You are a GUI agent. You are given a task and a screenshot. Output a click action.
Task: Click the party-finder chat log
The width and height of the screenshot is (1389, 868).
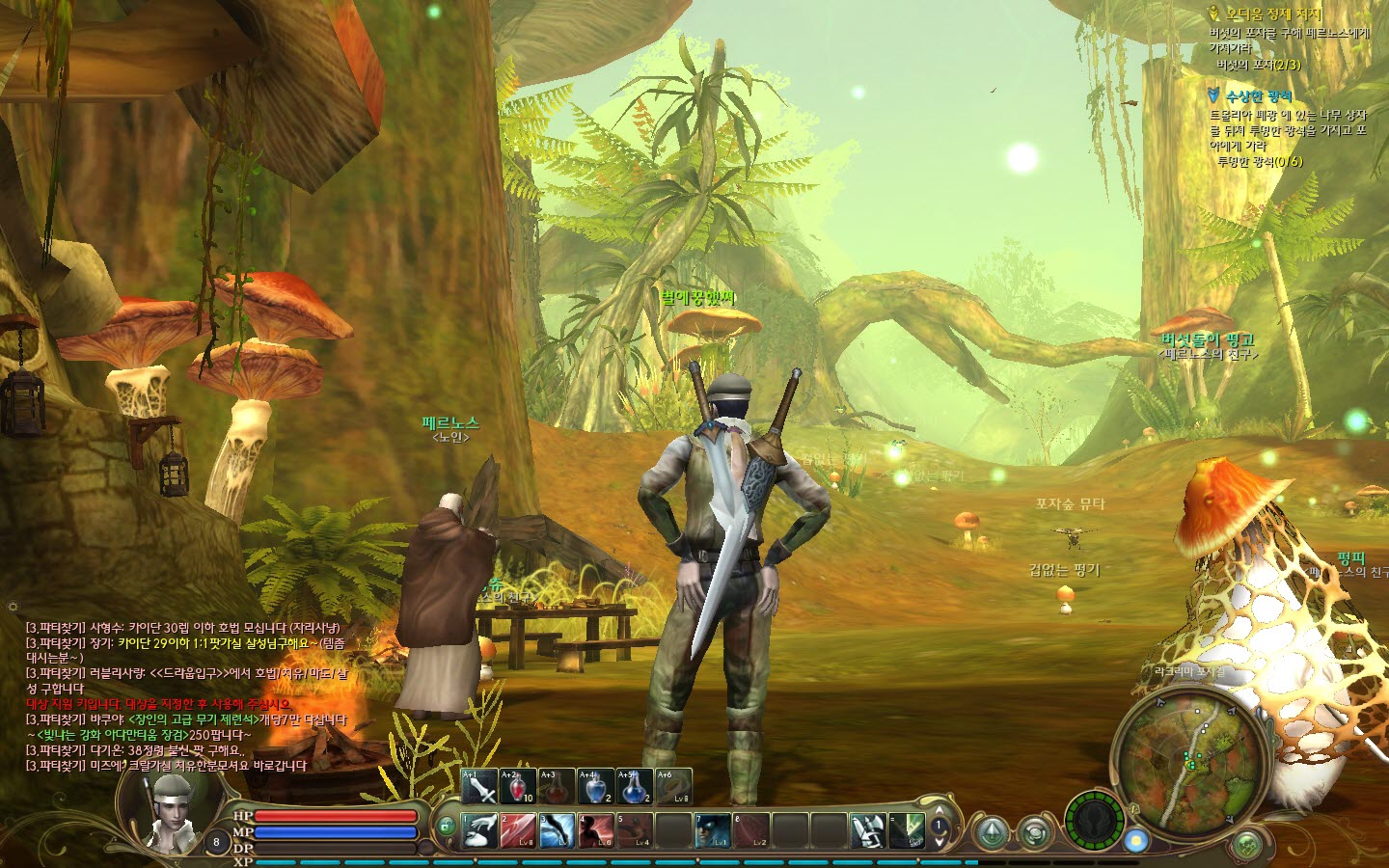click(x=183, y=696)
